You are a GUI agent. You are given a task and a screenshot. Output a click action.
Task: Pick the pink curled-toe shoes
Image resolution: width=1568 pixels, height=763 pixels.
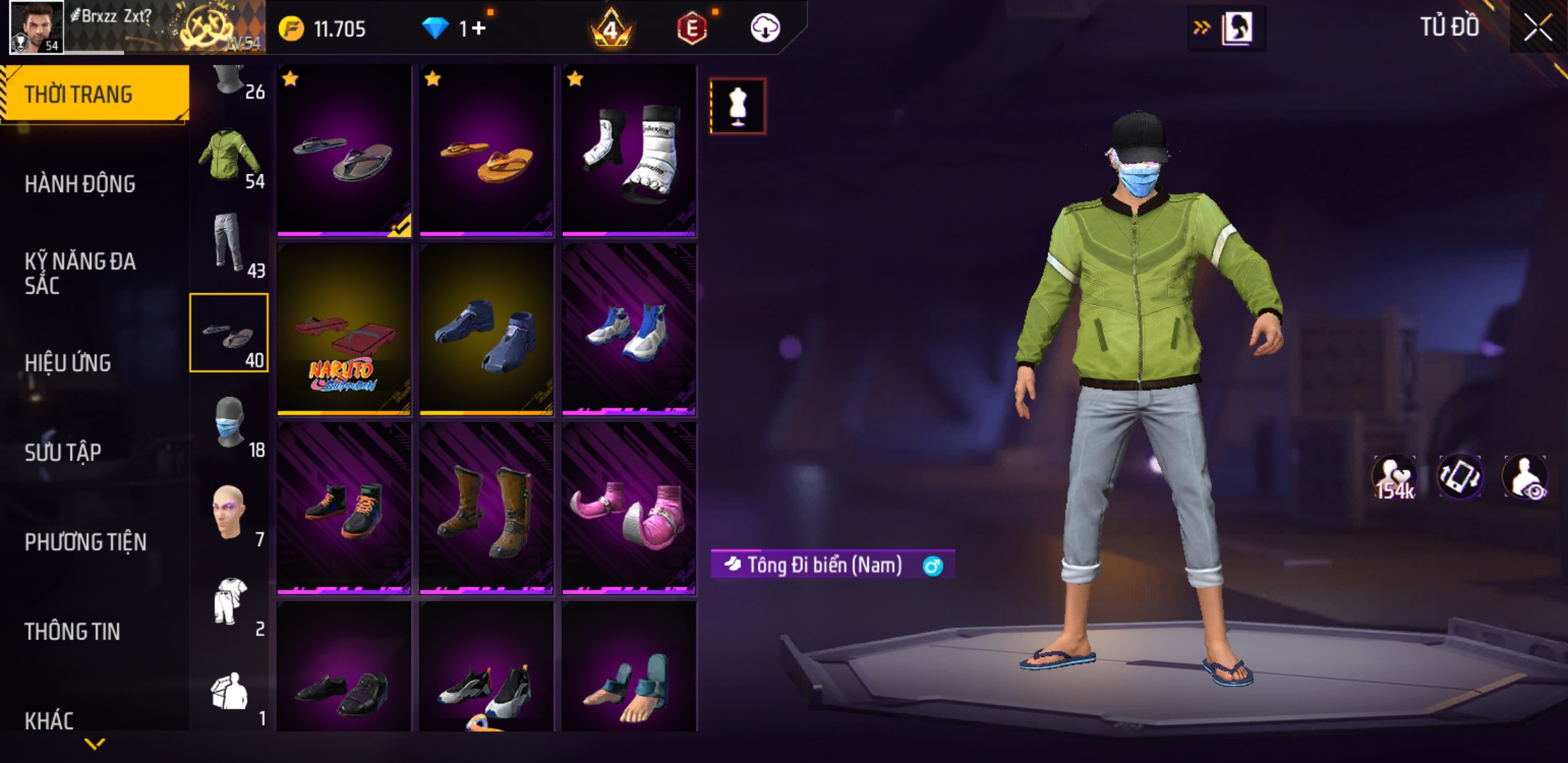pos(629,509)
